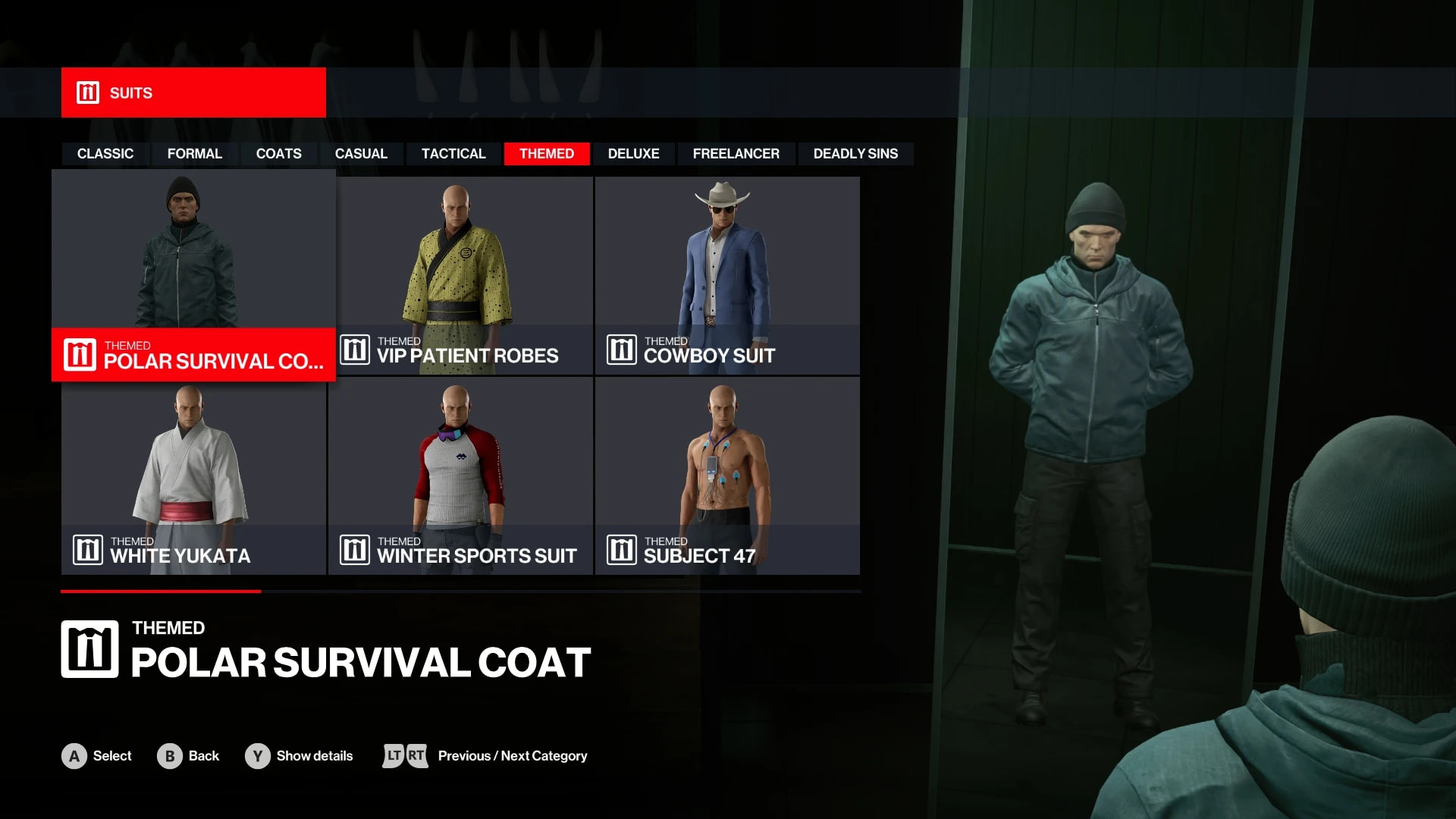
Task: View the Deadly Sins tab
Action: coord(855,154)
